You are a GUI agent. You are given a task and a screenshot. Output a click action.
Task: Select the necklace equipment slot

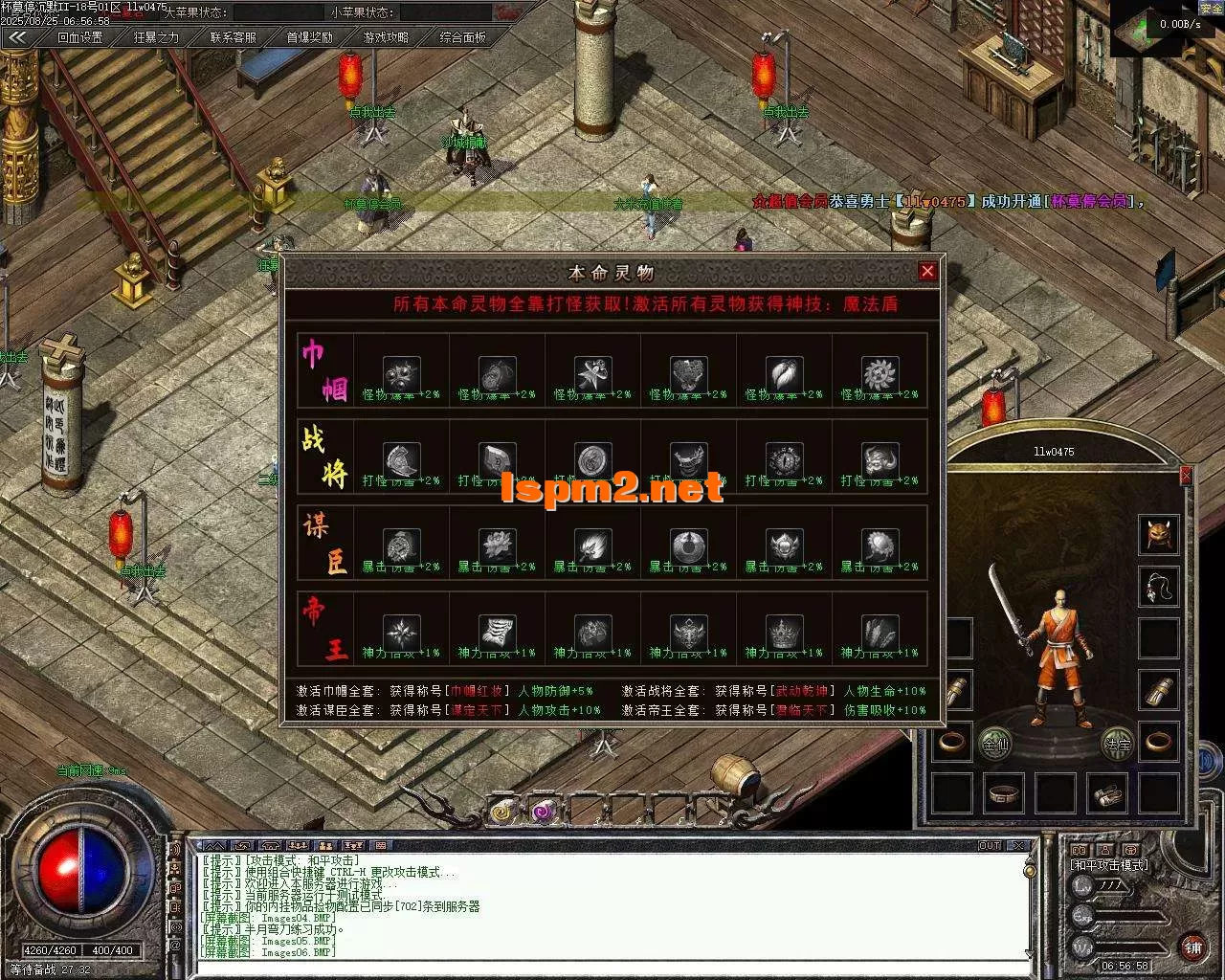[1158, 586]
